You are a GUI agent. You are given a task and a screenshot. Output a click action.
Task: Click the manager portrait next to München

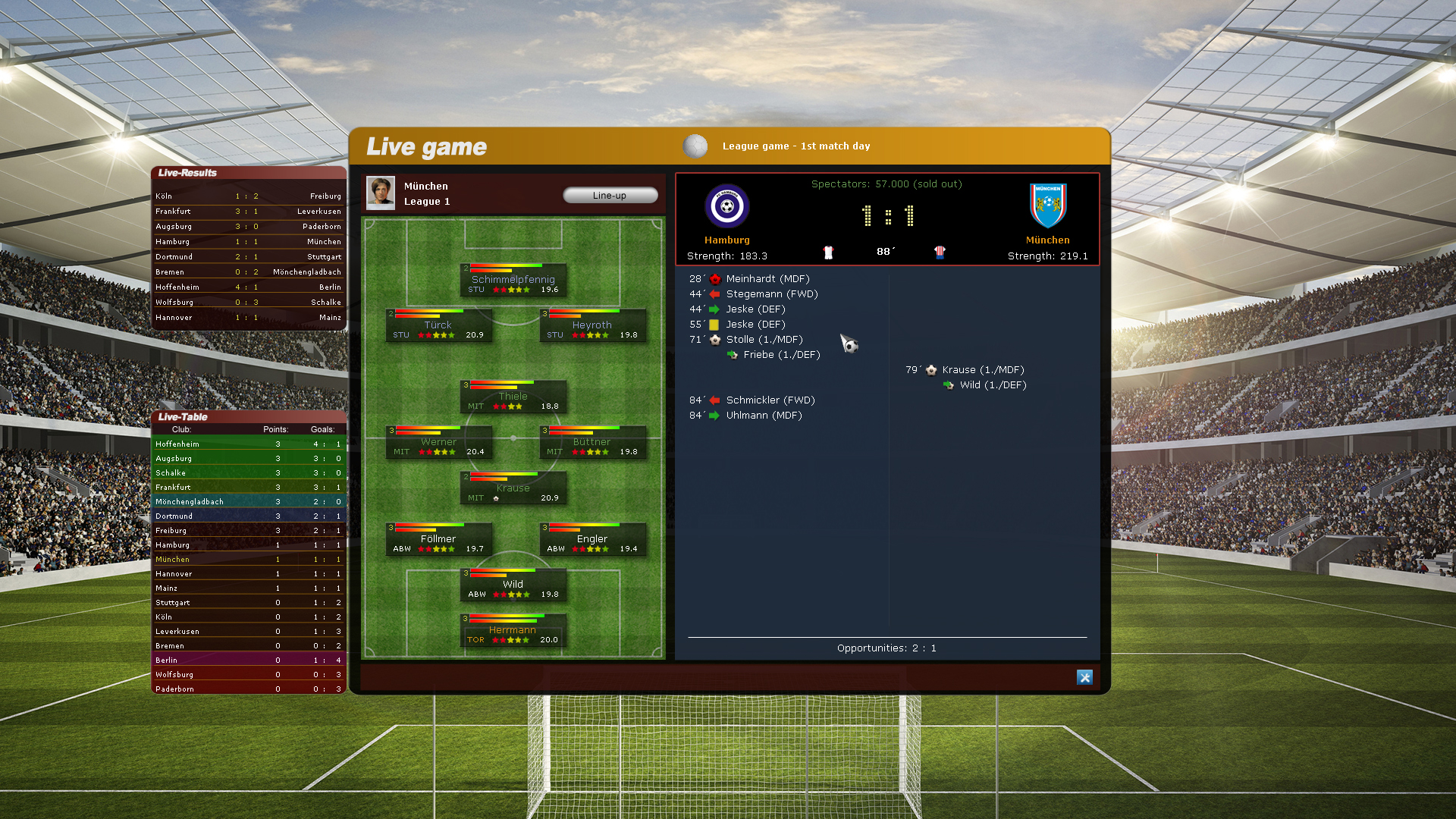[380, 193]
